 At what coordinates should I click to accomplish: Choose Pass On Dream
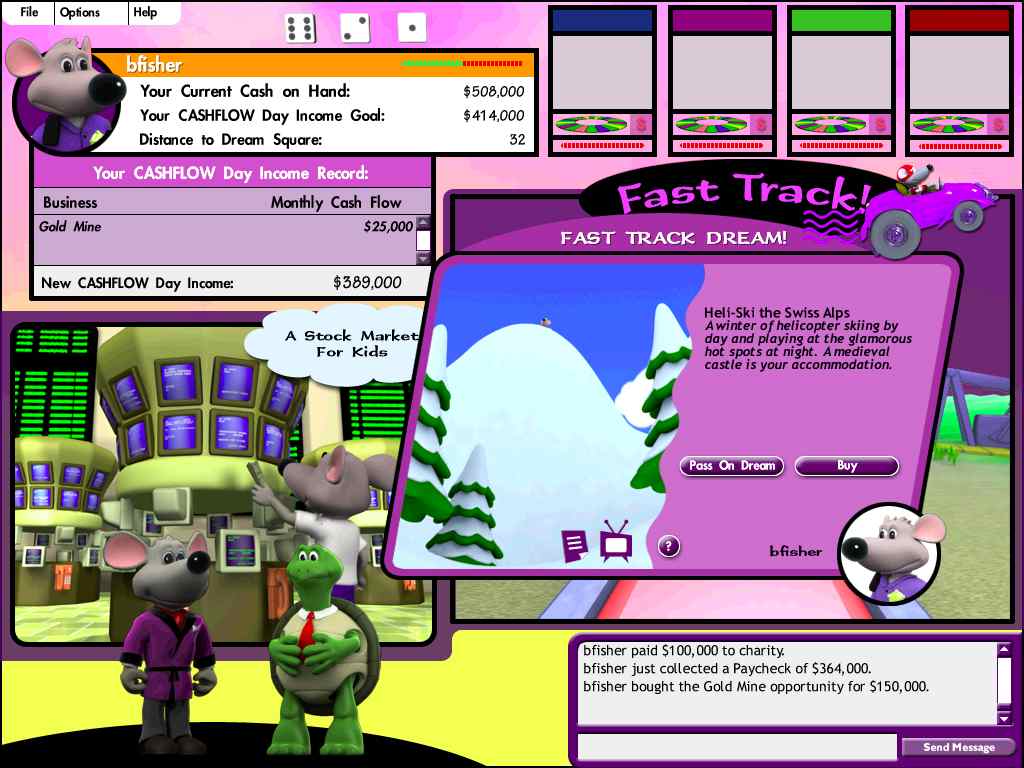click(732, 466)
